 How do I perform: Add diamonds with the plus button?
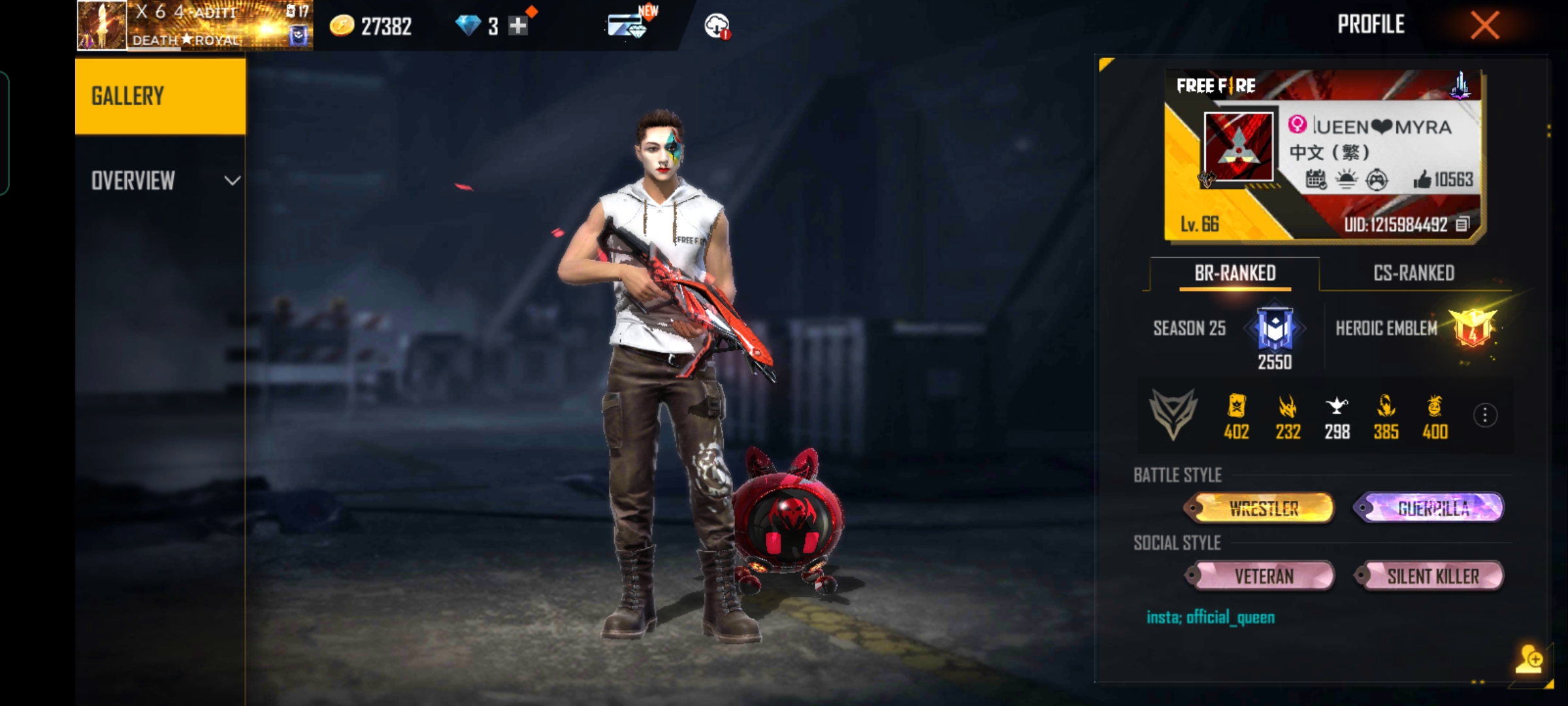(x=518, y=26)
